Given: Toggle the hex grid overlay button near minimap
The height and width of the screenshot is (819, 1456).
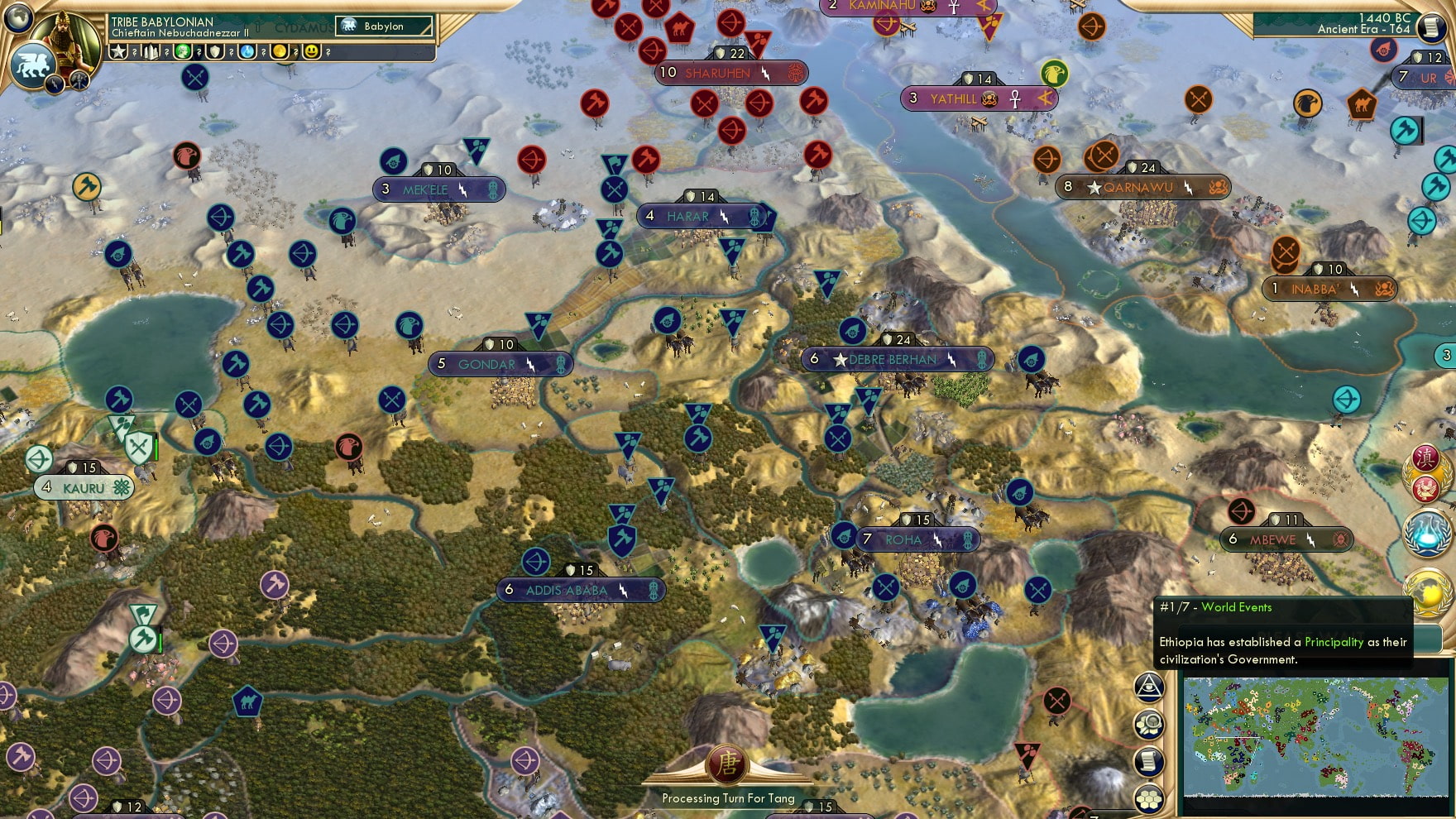Looking at the screenshot, I should point(1147,799).
